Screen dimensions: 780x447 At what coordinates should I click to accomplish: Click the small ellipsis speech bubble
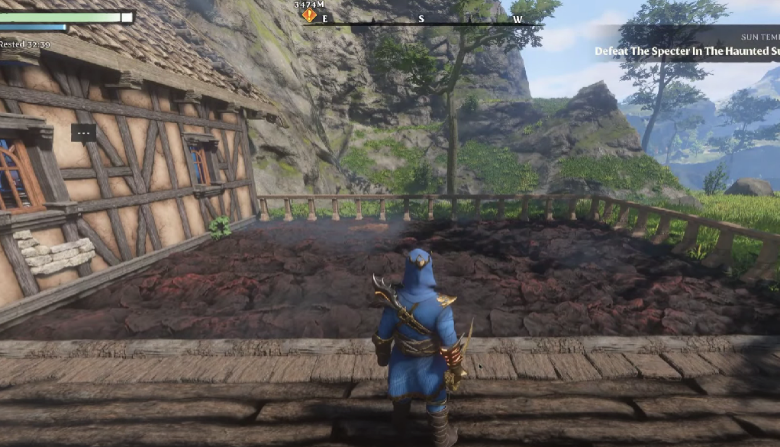pyautogui.click(x=84, y=132)
